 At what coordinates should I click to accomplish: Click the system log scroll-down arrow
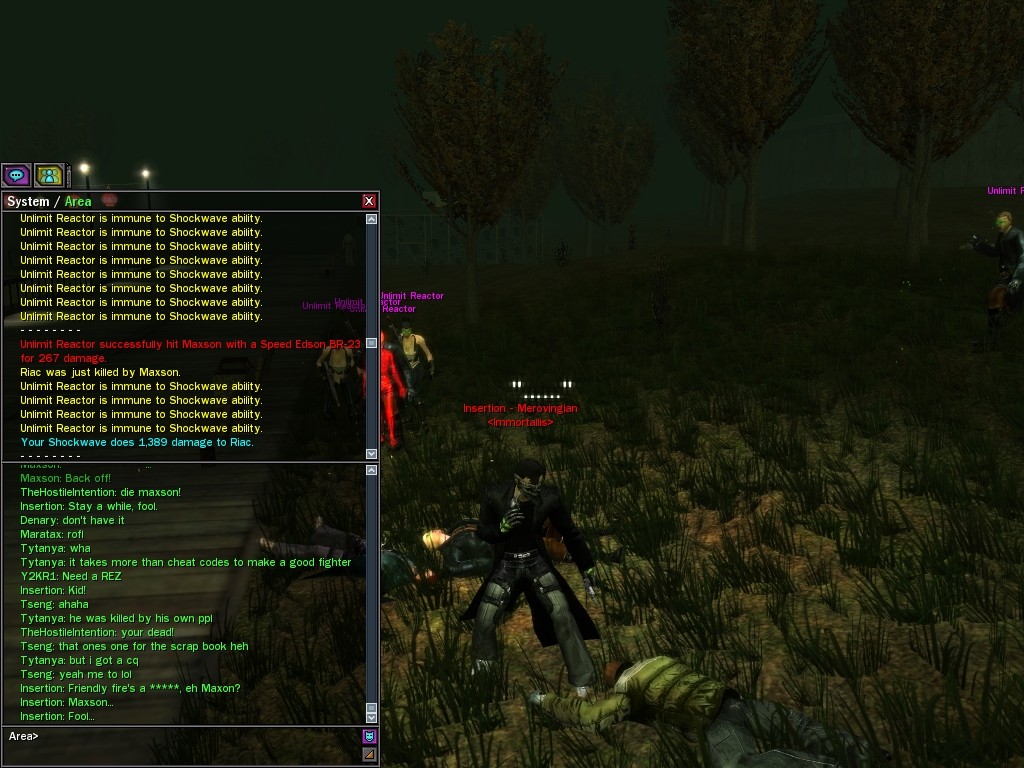372,454
